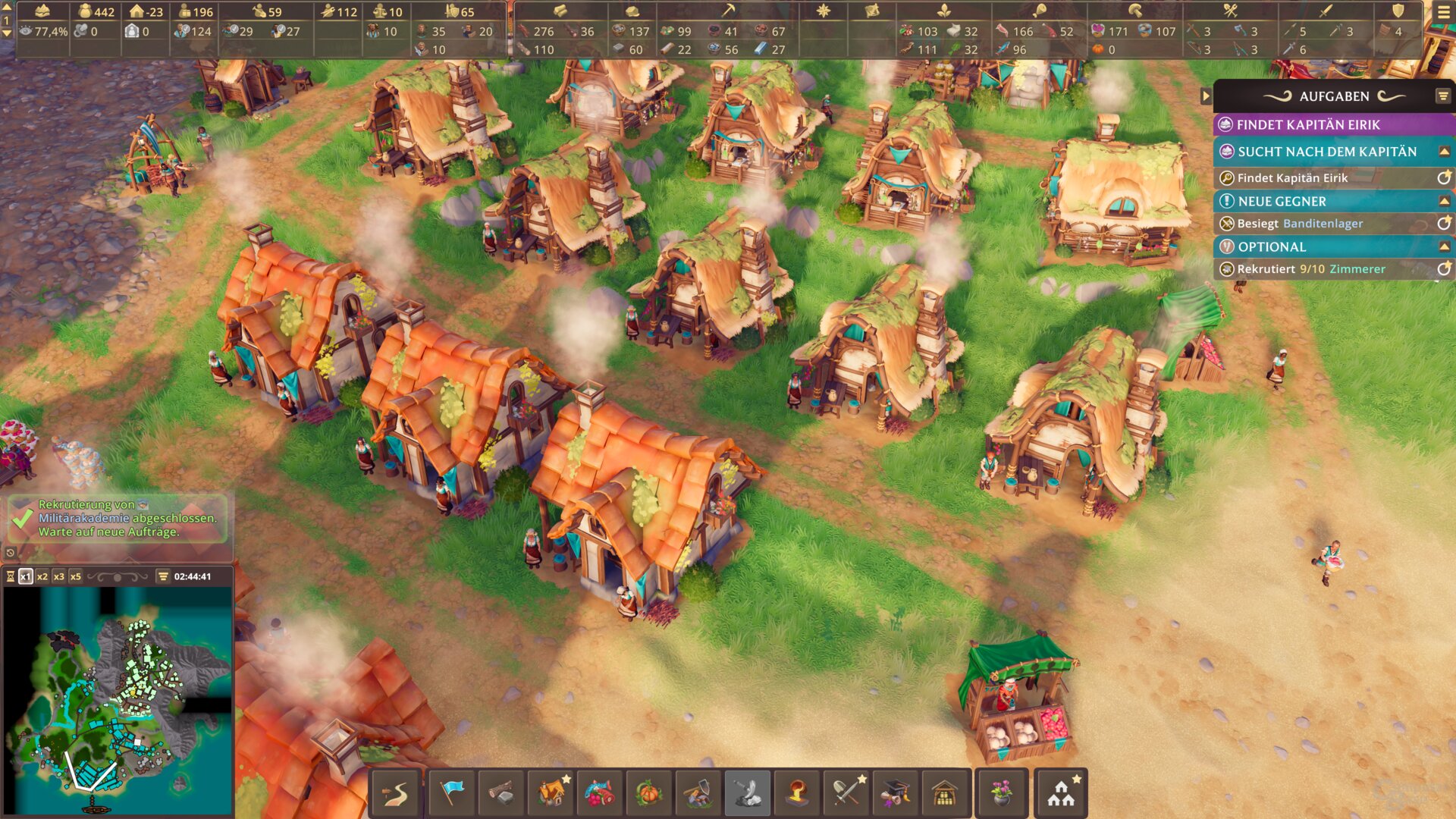Image resolution: width=1456 pixels, height=819 pixels.
Task: Open the flower pot decorations category
Action: point(1002,793)
